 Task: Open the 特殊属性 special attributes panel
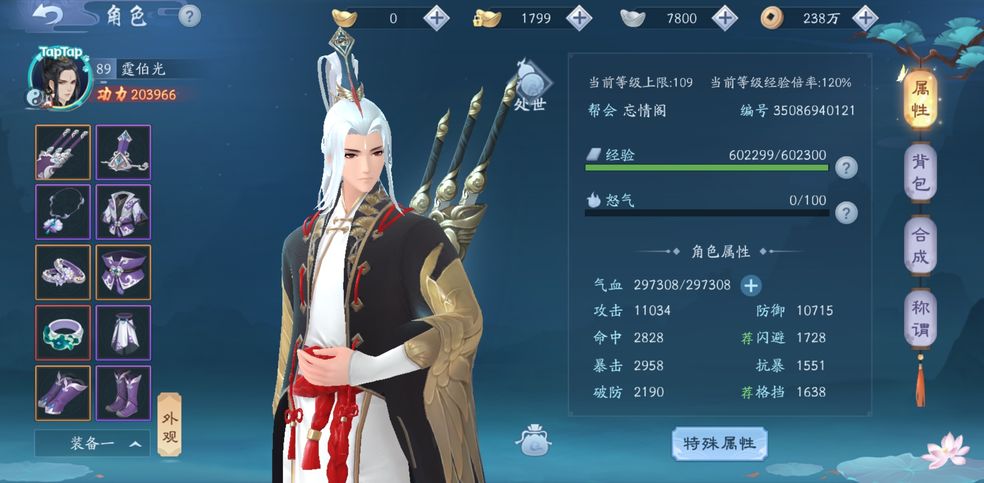pos(719,443)
